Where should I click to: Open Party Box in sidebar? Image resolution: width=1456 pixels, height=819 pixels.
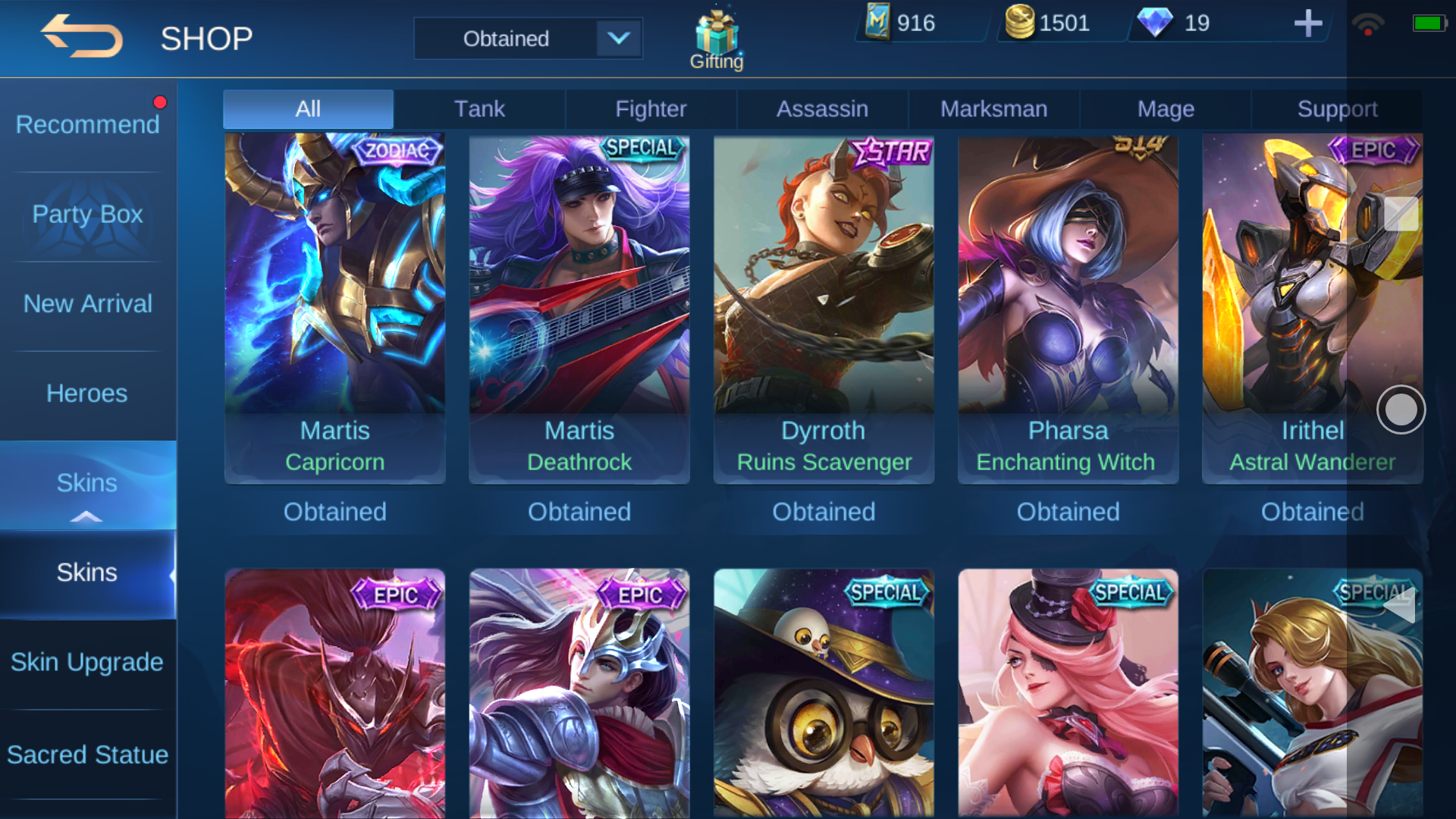tap(88, 214)
